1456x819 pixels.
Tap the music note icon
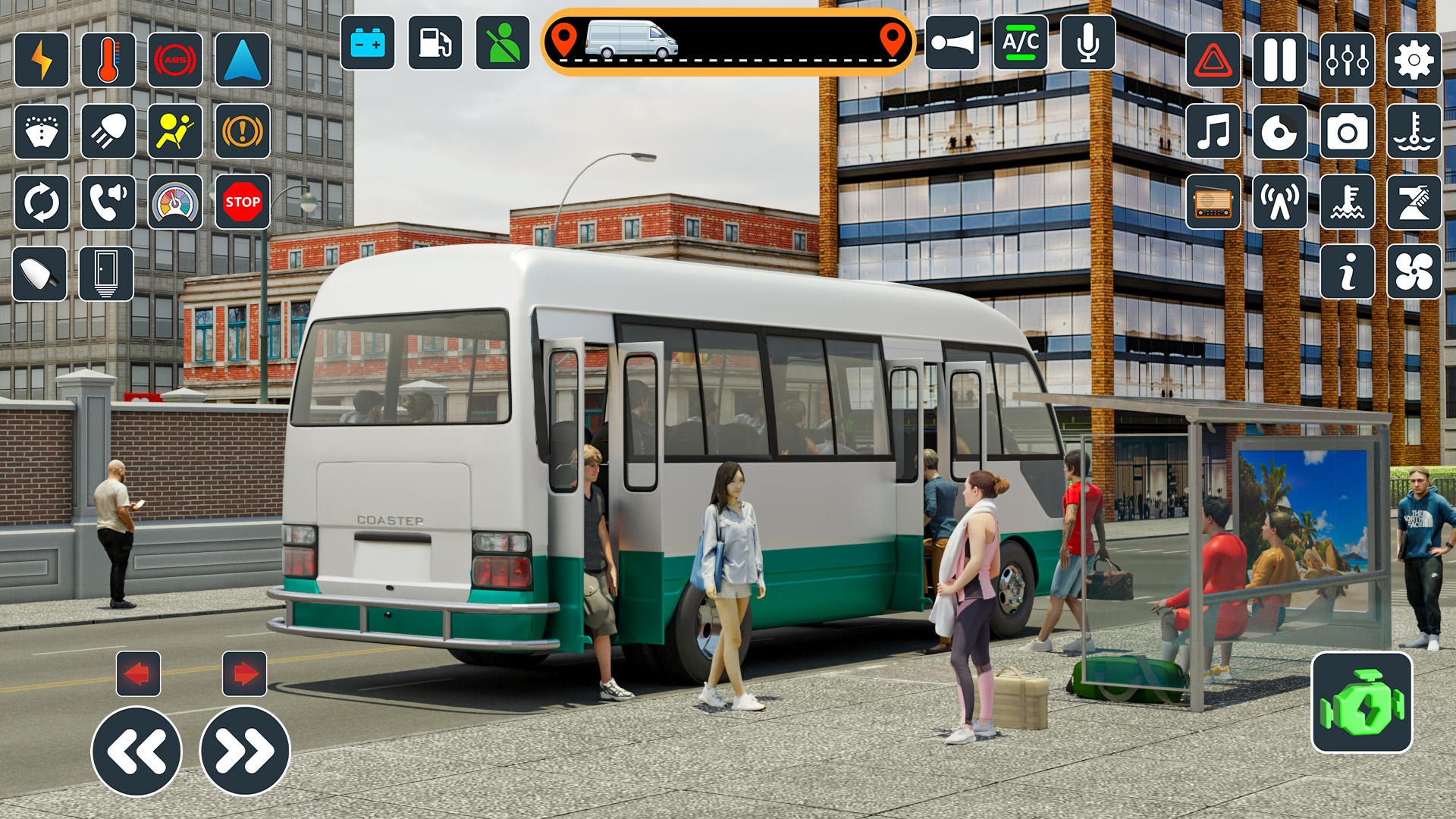1212,133
